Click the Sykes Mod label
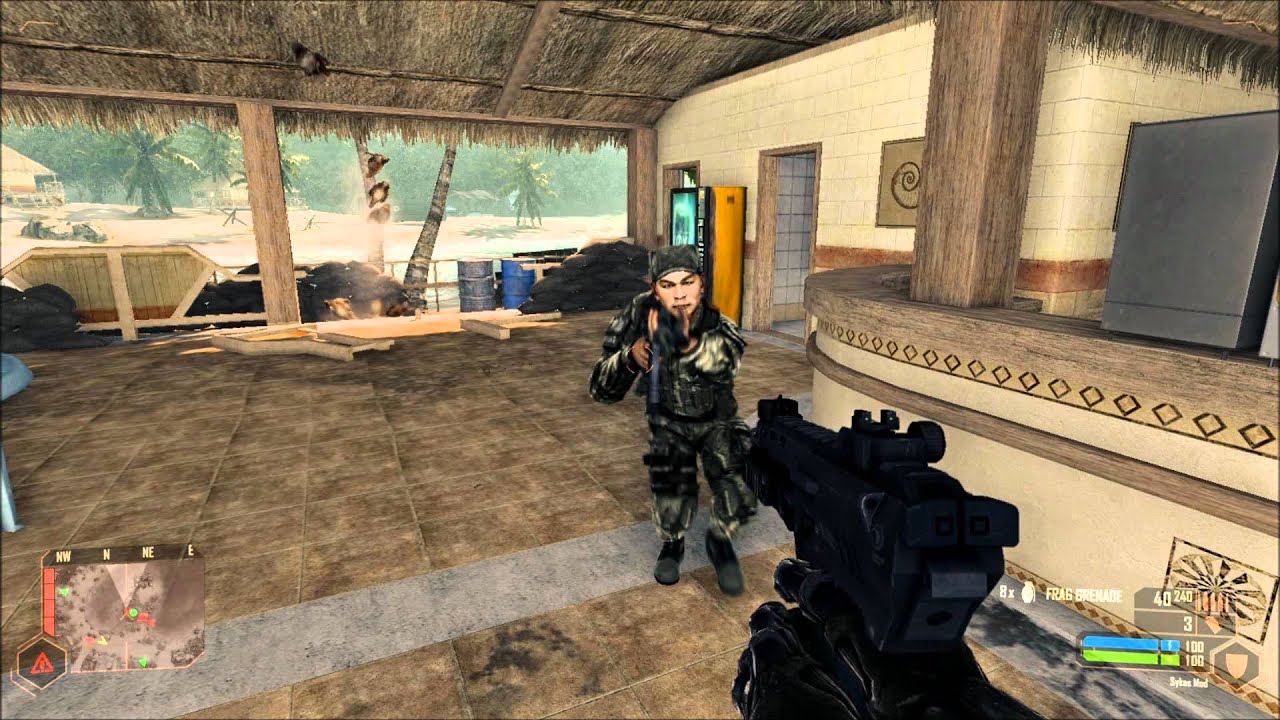The width and height of the screenshot is (1280, 720). pyautogui.click(x=1189, y=682)
